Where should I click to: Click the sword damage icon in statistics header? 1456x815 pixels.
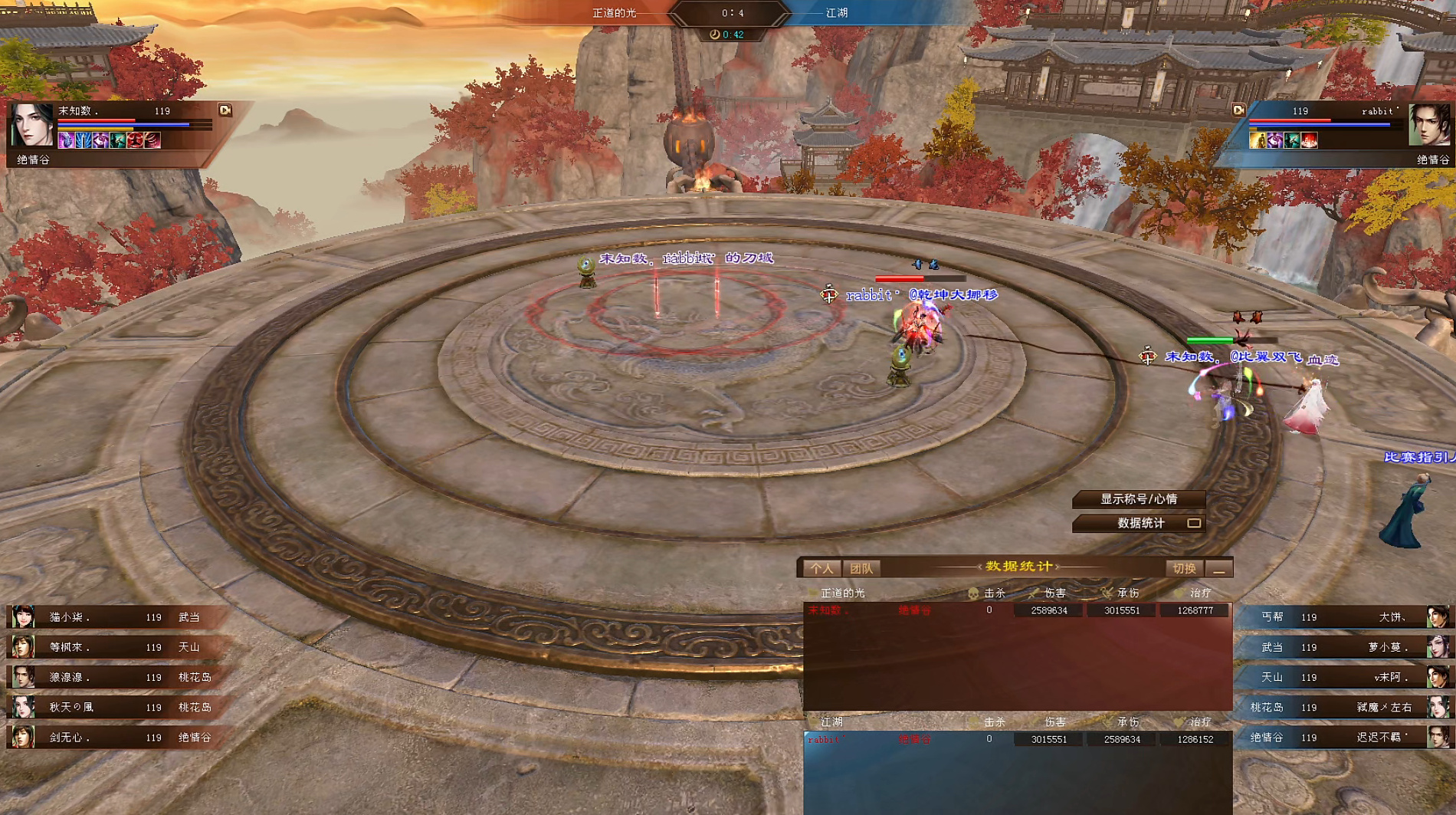1035,593
